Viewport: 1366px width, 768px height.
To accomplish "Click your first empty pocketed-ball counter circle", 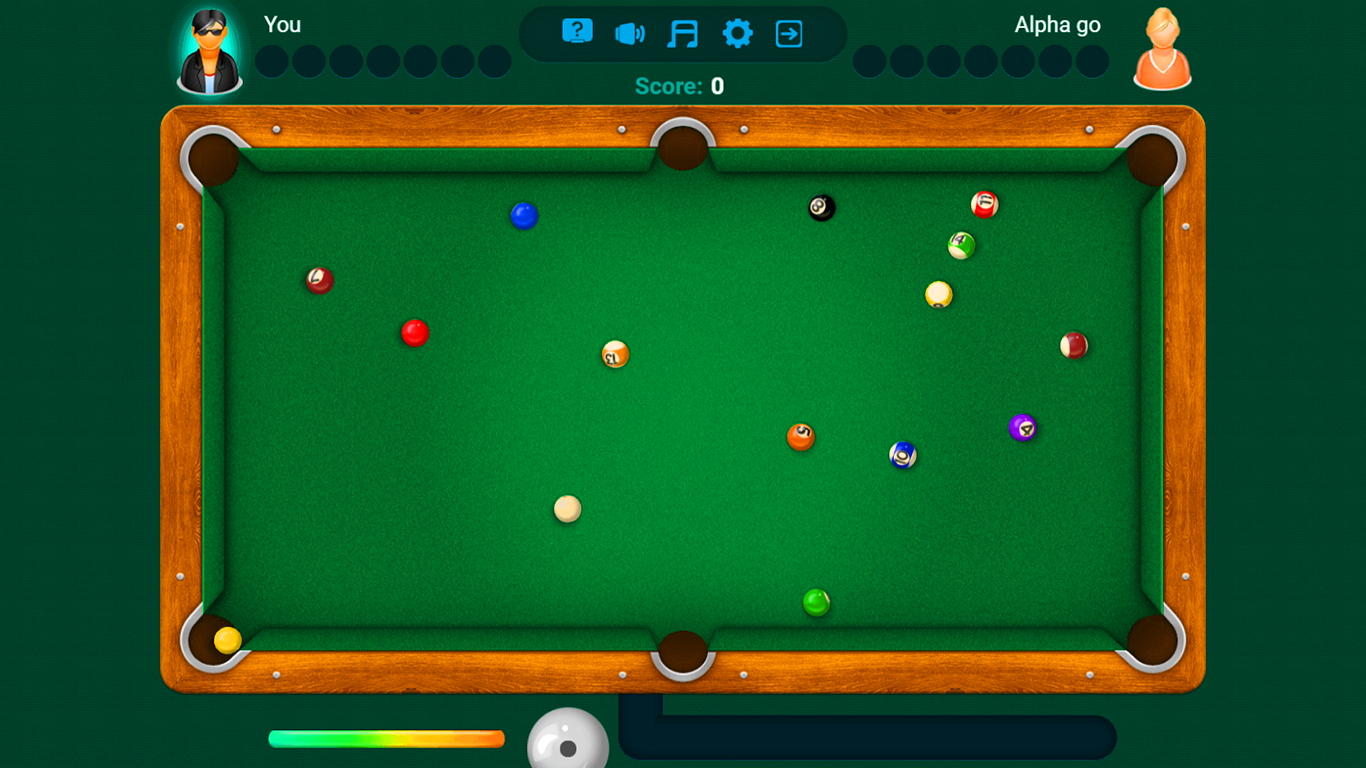I will point(270,61).
